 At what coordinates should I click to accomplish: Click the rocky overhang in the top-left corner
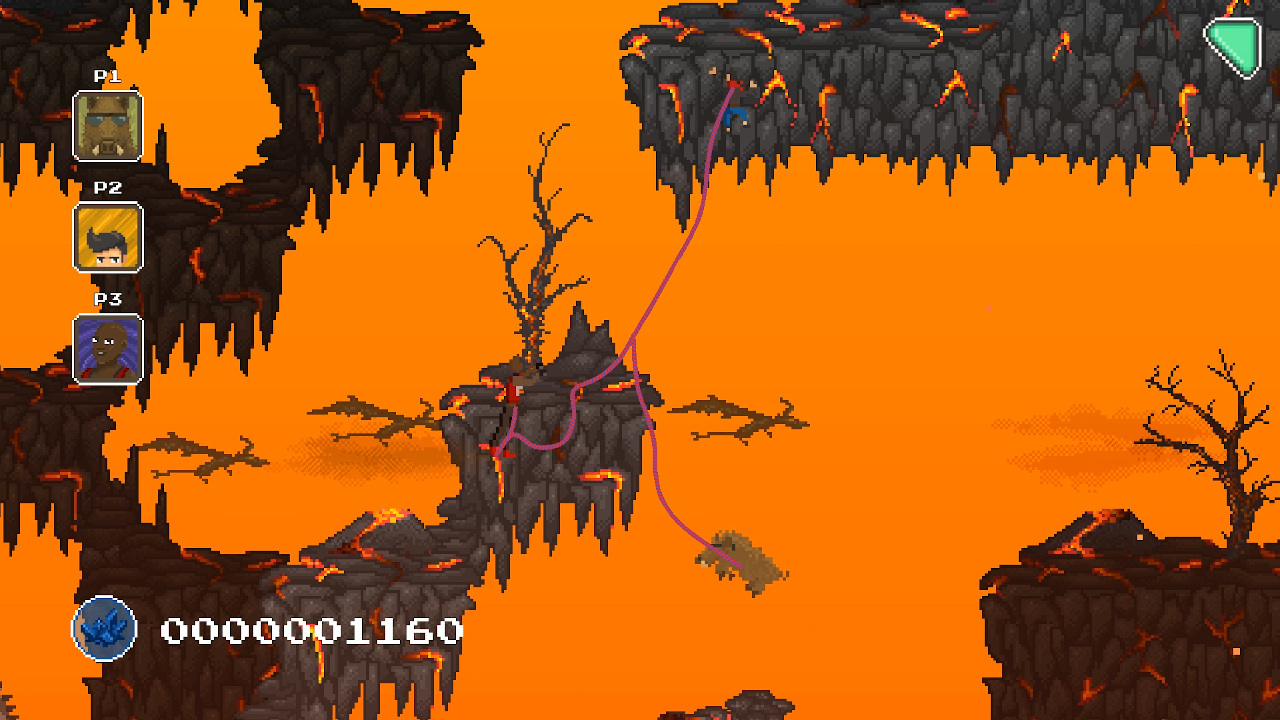[x=40, y=40]
